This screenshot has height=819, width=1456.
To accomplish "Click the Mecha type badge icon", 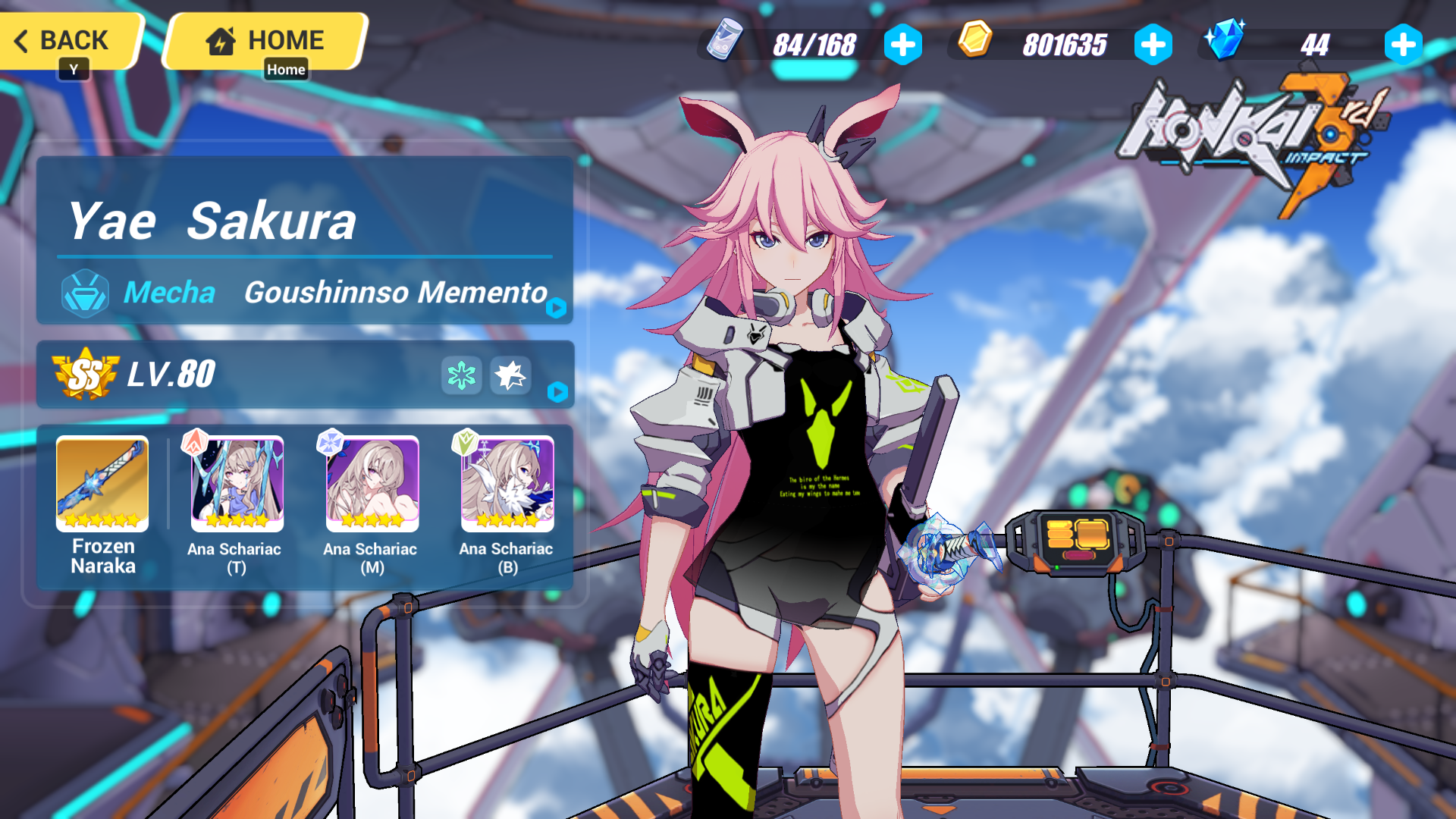I will click(86, 293).
